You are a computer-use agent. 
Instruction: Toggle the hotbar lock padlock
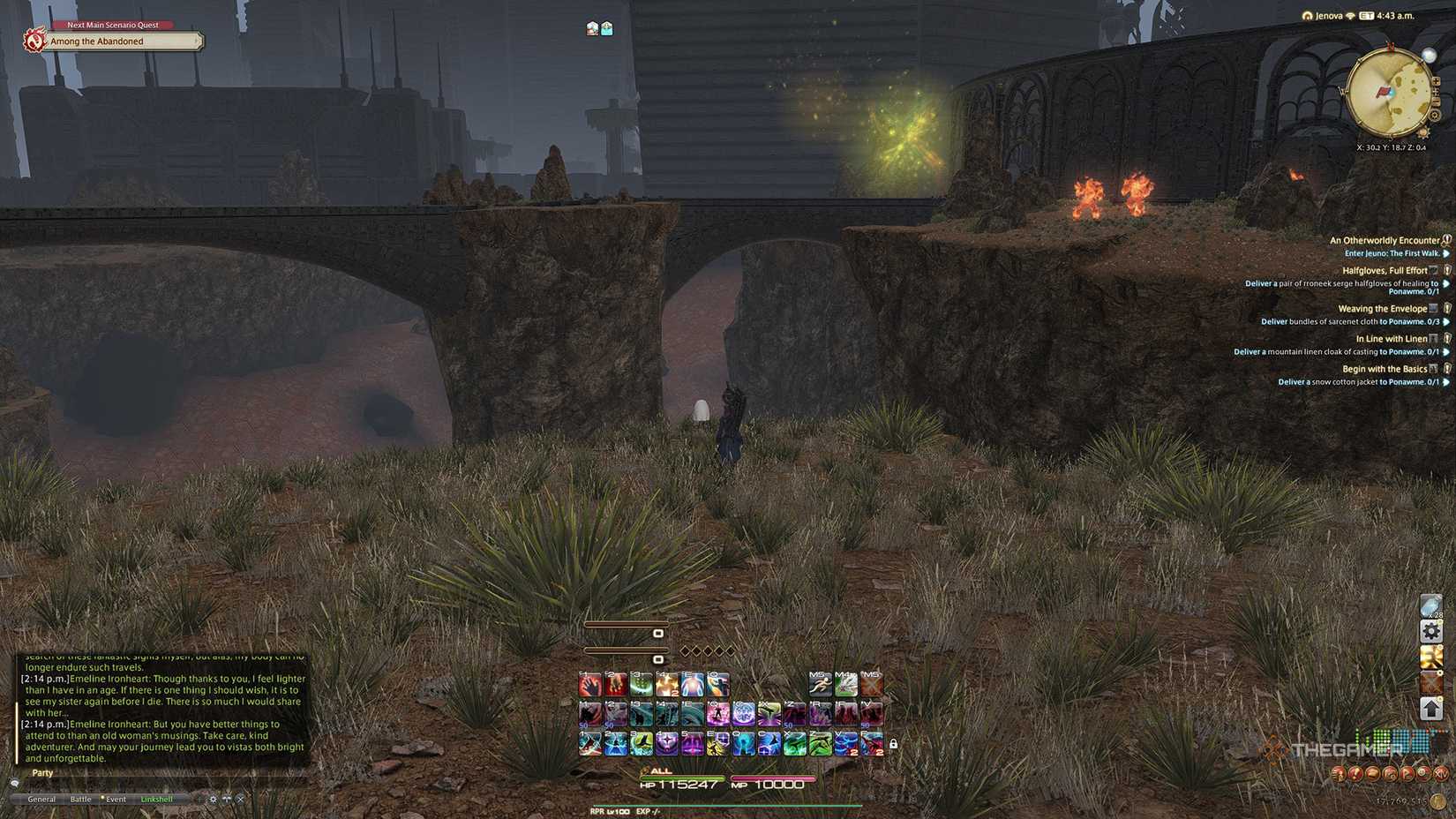tap(893, 744)
